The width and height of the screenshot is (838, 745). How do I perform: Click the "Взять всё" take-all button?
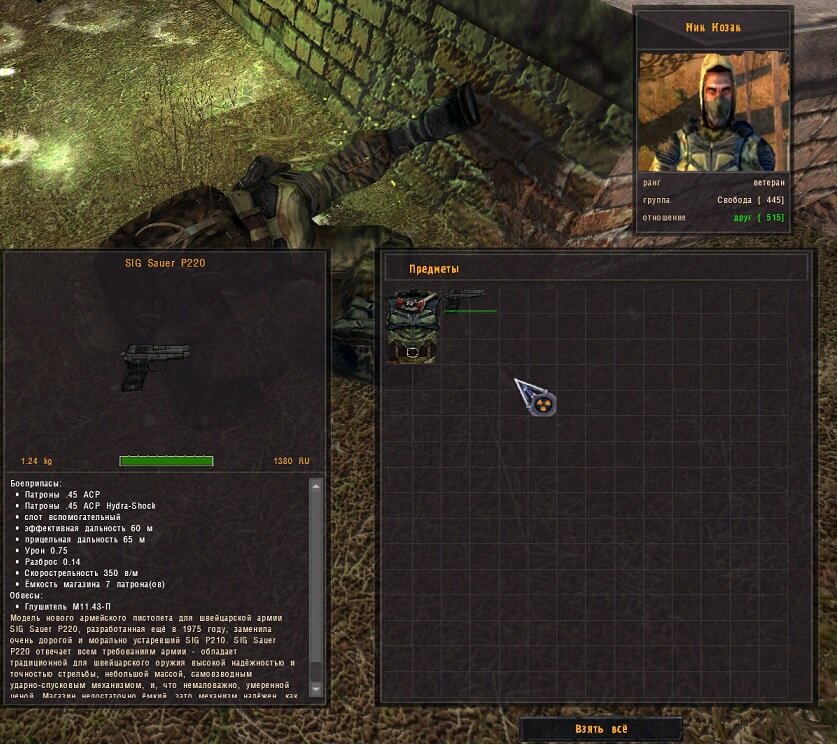click(x=601, y=729)
